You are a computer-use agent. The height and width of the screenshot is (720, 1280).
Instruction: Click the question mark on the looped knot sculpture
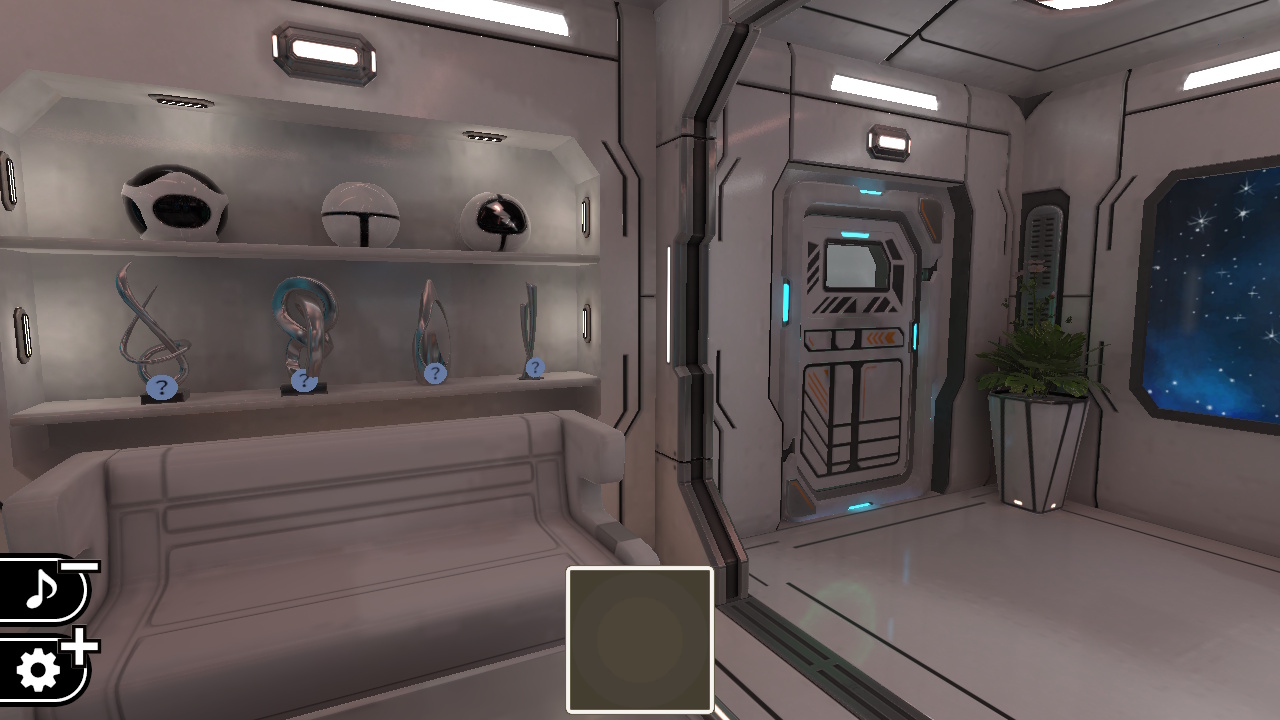[302, 380]
